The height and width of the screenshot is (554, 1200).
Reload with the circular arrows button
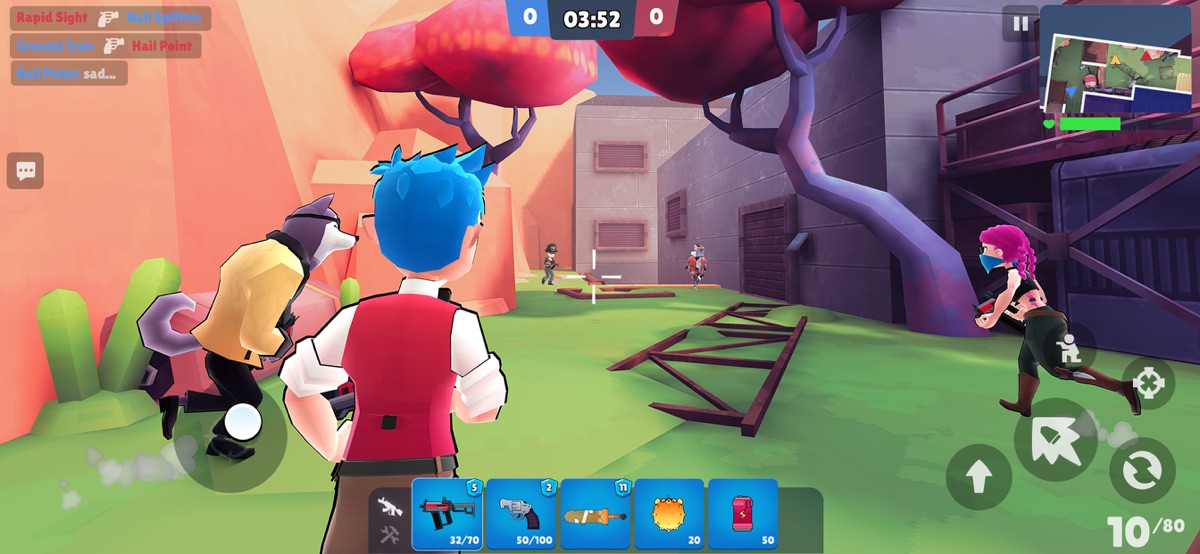(x=1142, y=470)
